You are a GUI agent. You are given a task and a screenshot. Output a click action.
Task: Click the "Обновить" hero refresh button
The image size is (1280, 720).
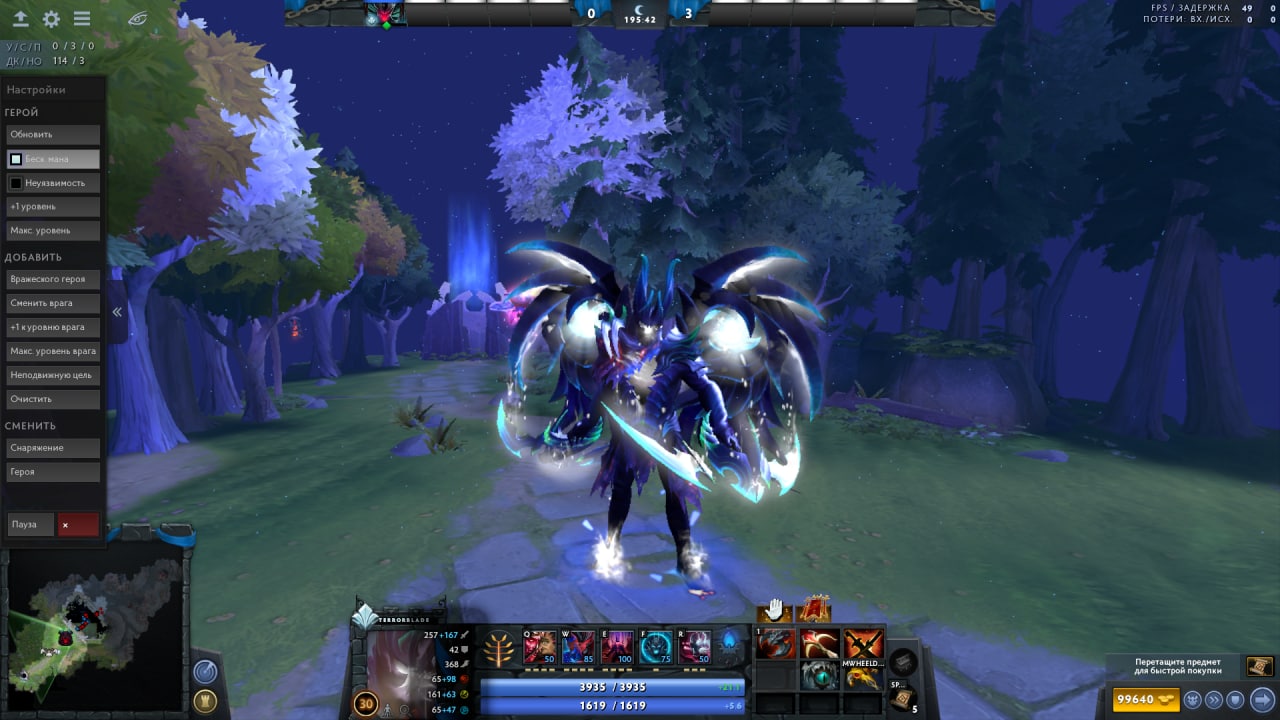[x=53, y=134]
